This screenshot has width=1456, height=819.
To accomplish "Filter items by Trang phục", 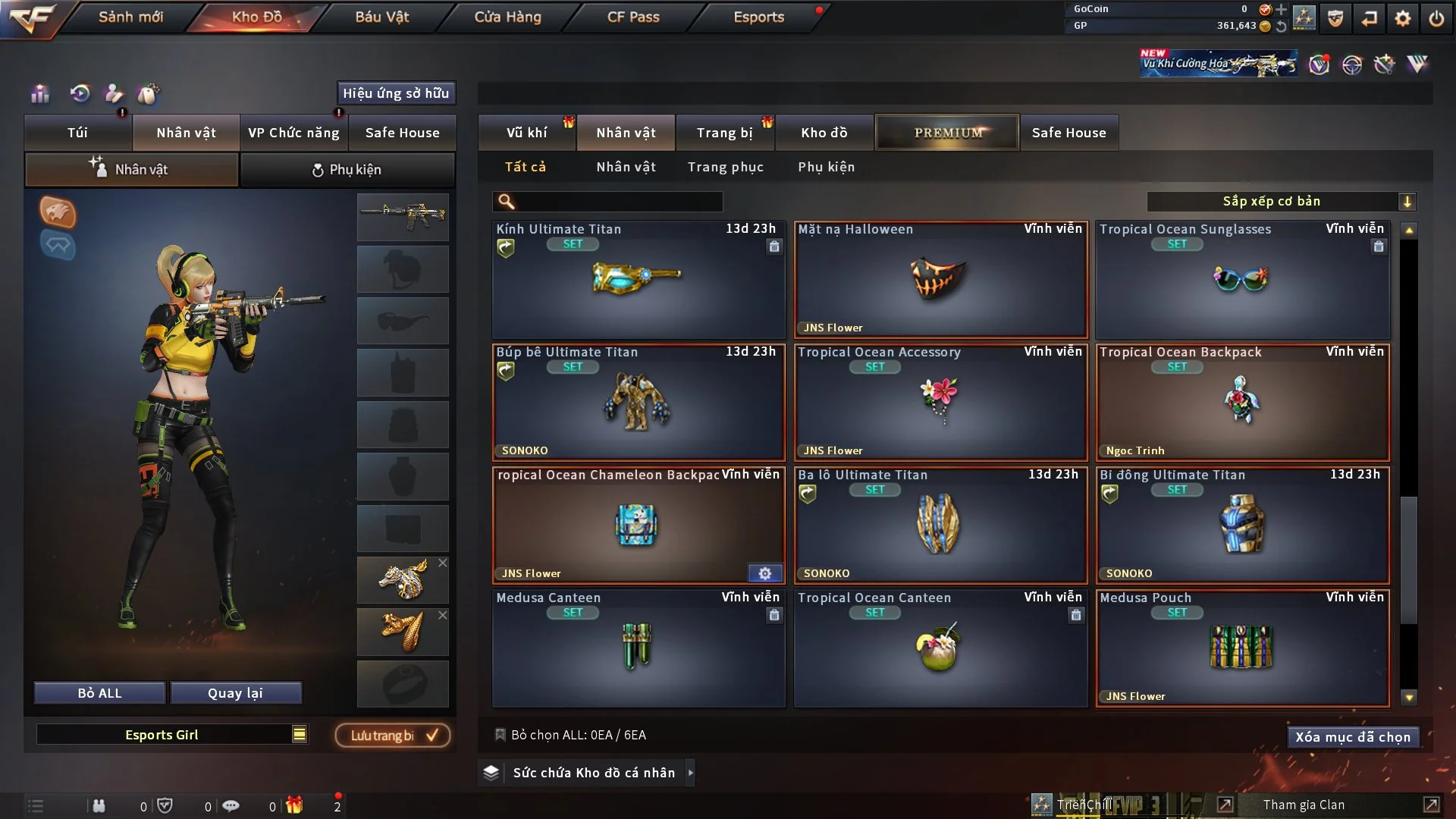I will (x=725, y=167).
